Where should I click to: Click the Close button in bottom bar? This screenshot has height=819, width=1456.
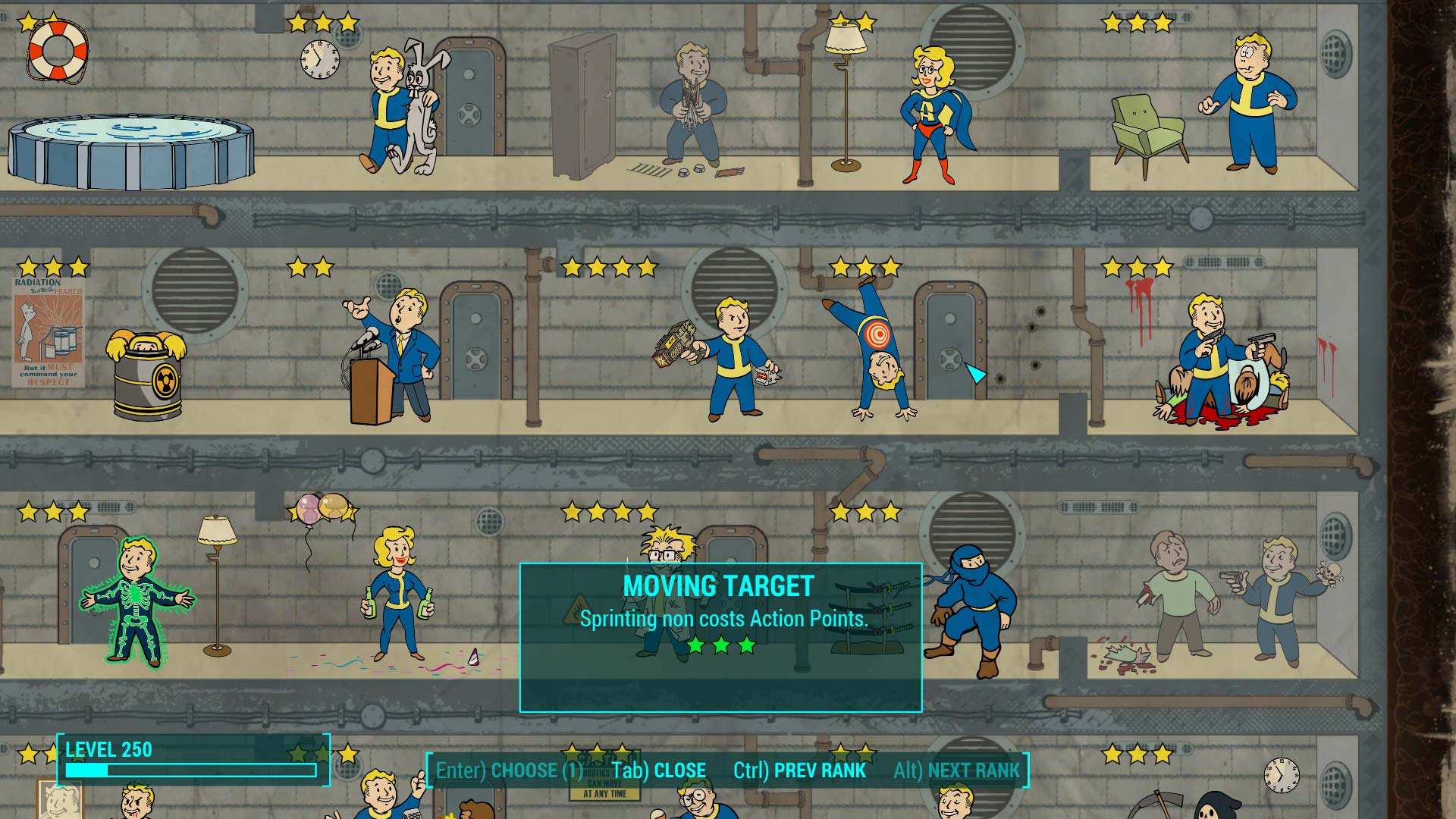tap(658, 770)
